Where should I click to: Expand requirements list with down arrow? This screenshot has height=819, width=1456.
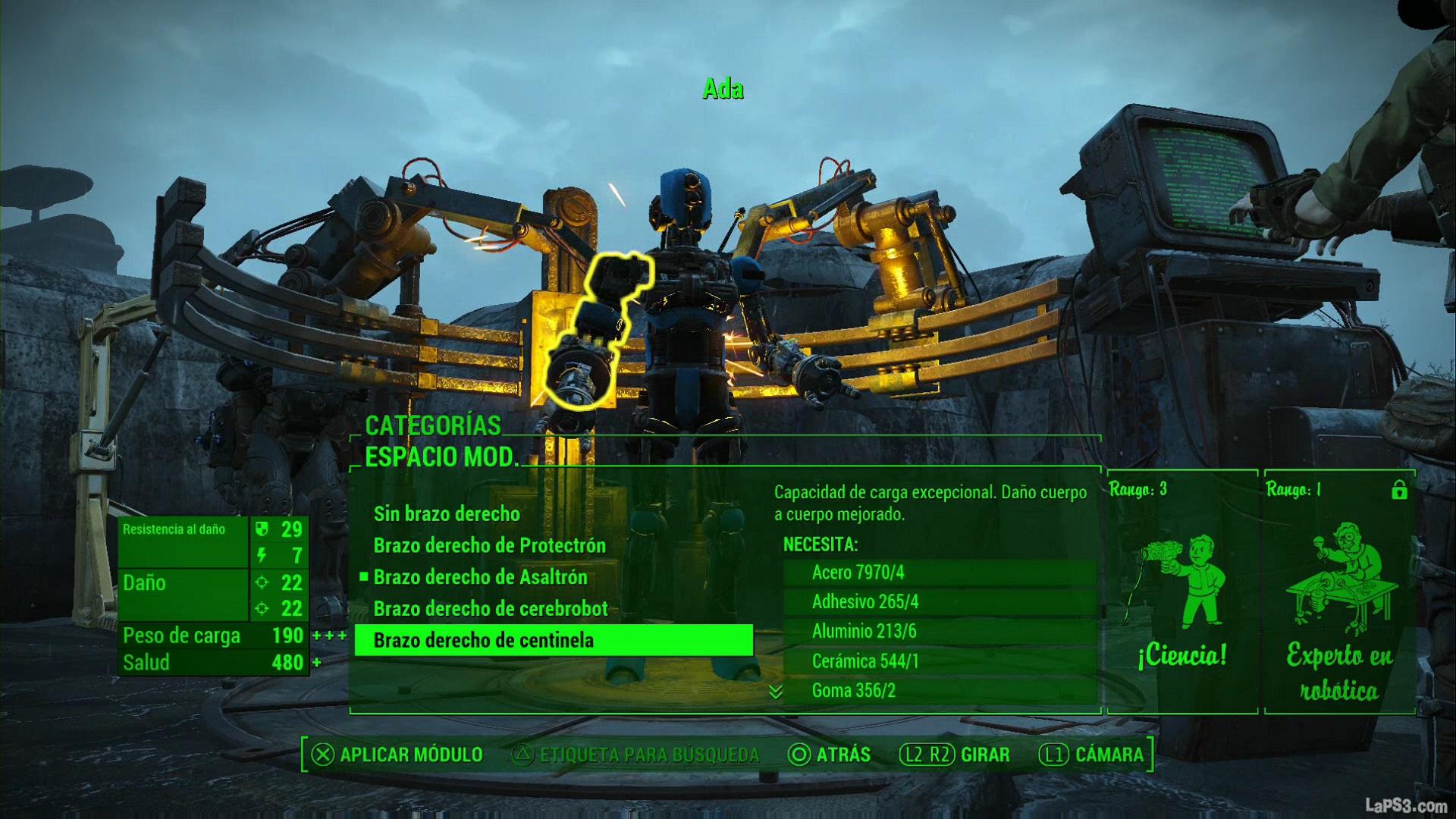click(x=775, y=692)
